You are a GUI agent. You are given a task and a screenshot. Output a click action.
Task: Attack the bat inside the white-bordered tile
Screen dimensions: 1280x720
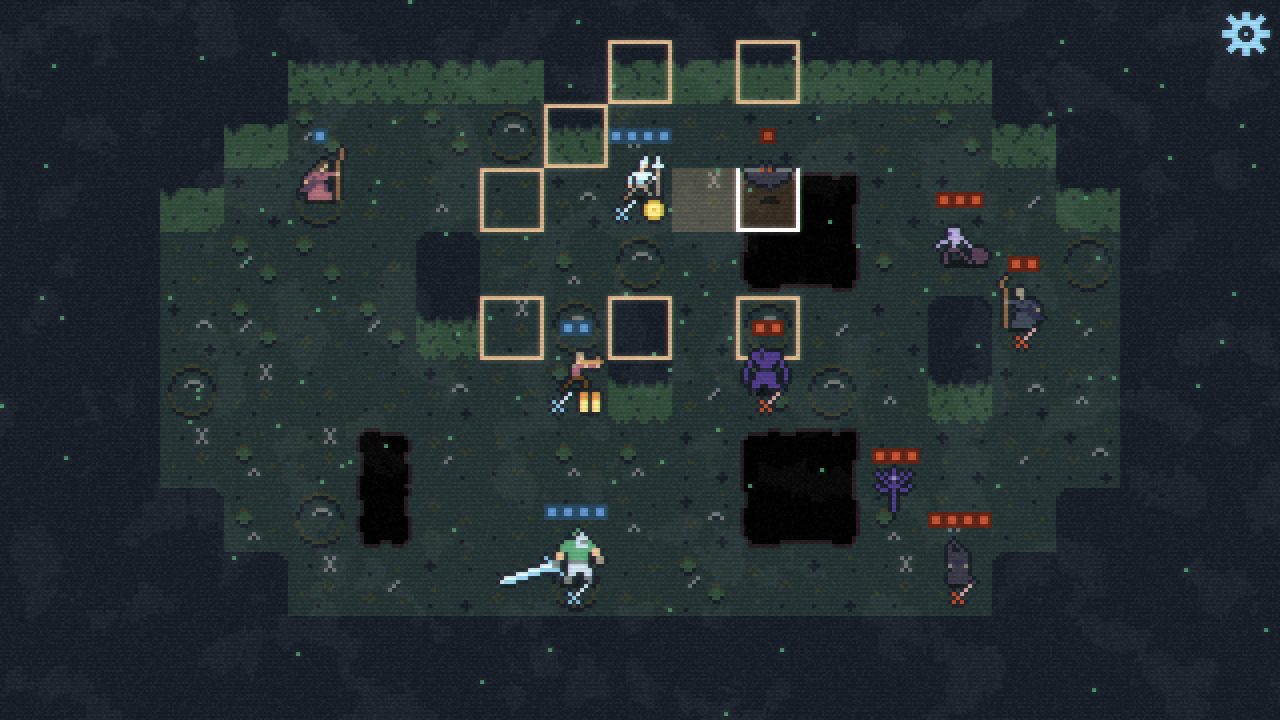(x=768, y=178)
